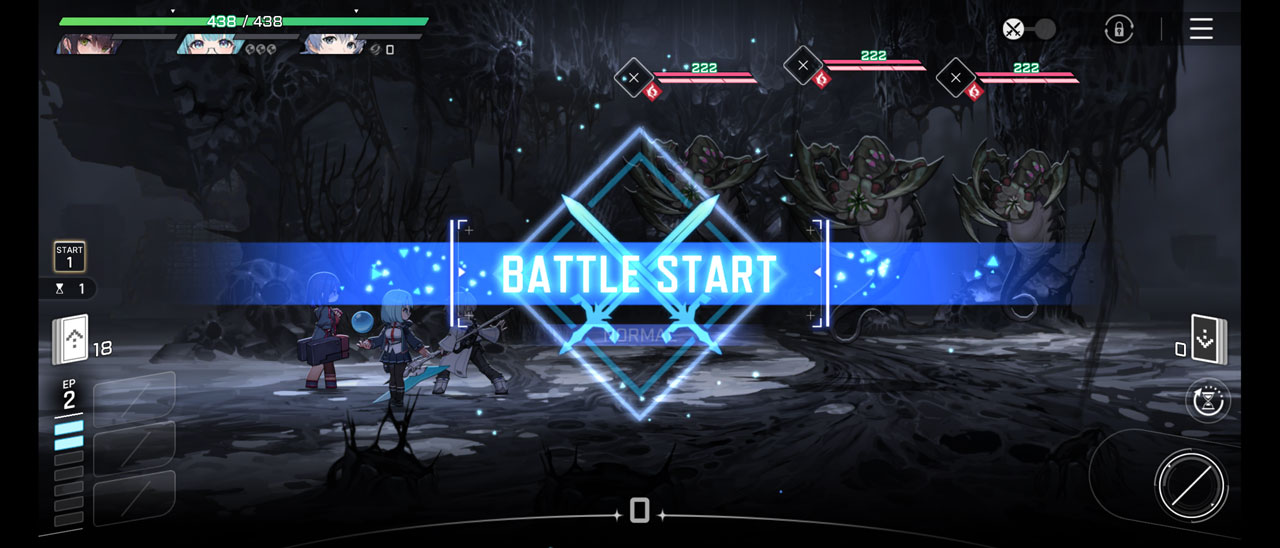Click the padlock rotation lock icon
The width and height of the screenshot is (1280, 548).
(1119, 29)
